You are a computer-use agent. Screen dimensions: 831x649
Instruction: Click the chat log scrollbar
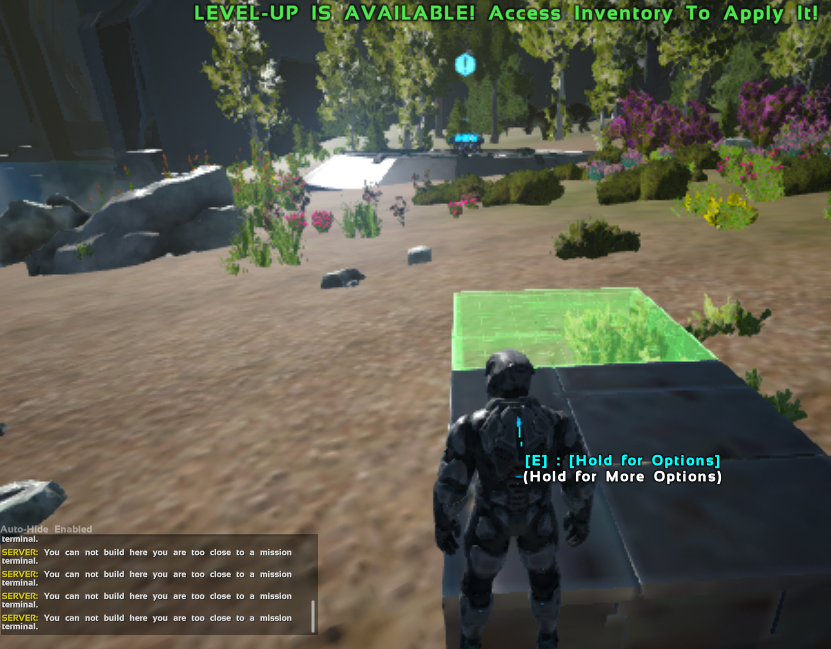tap(313, 615)
